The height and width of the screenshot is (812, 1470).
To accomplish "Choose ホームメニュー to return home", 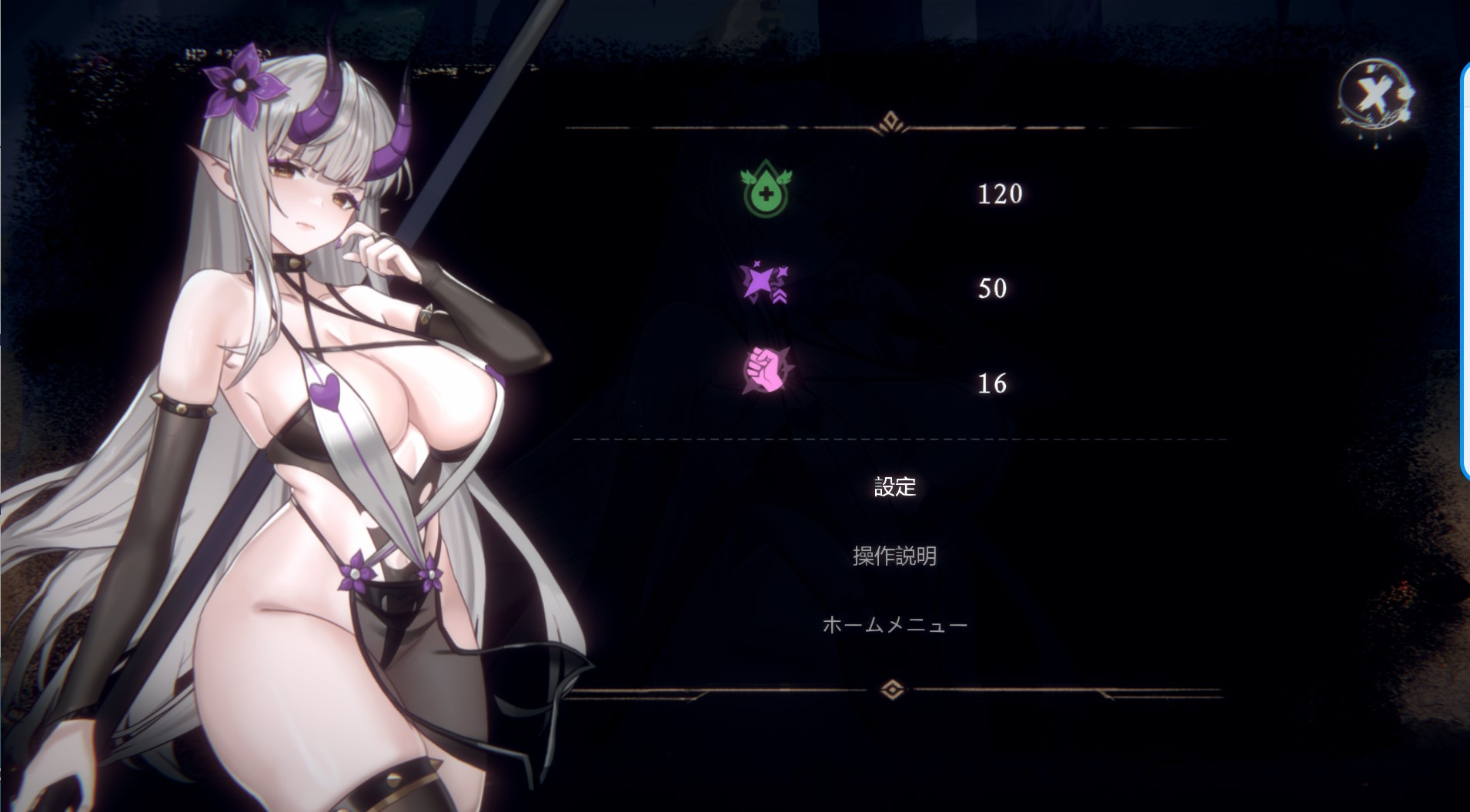I will [x=894, y=624].
